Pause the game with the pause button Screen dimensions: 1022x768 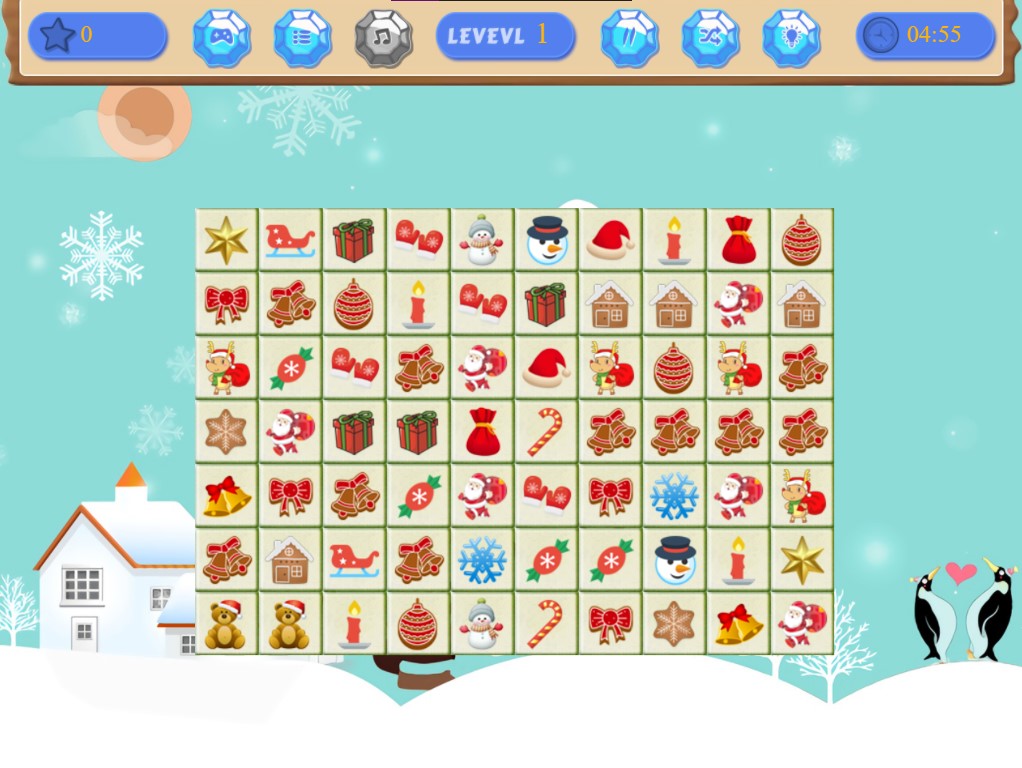pos(630,38)
